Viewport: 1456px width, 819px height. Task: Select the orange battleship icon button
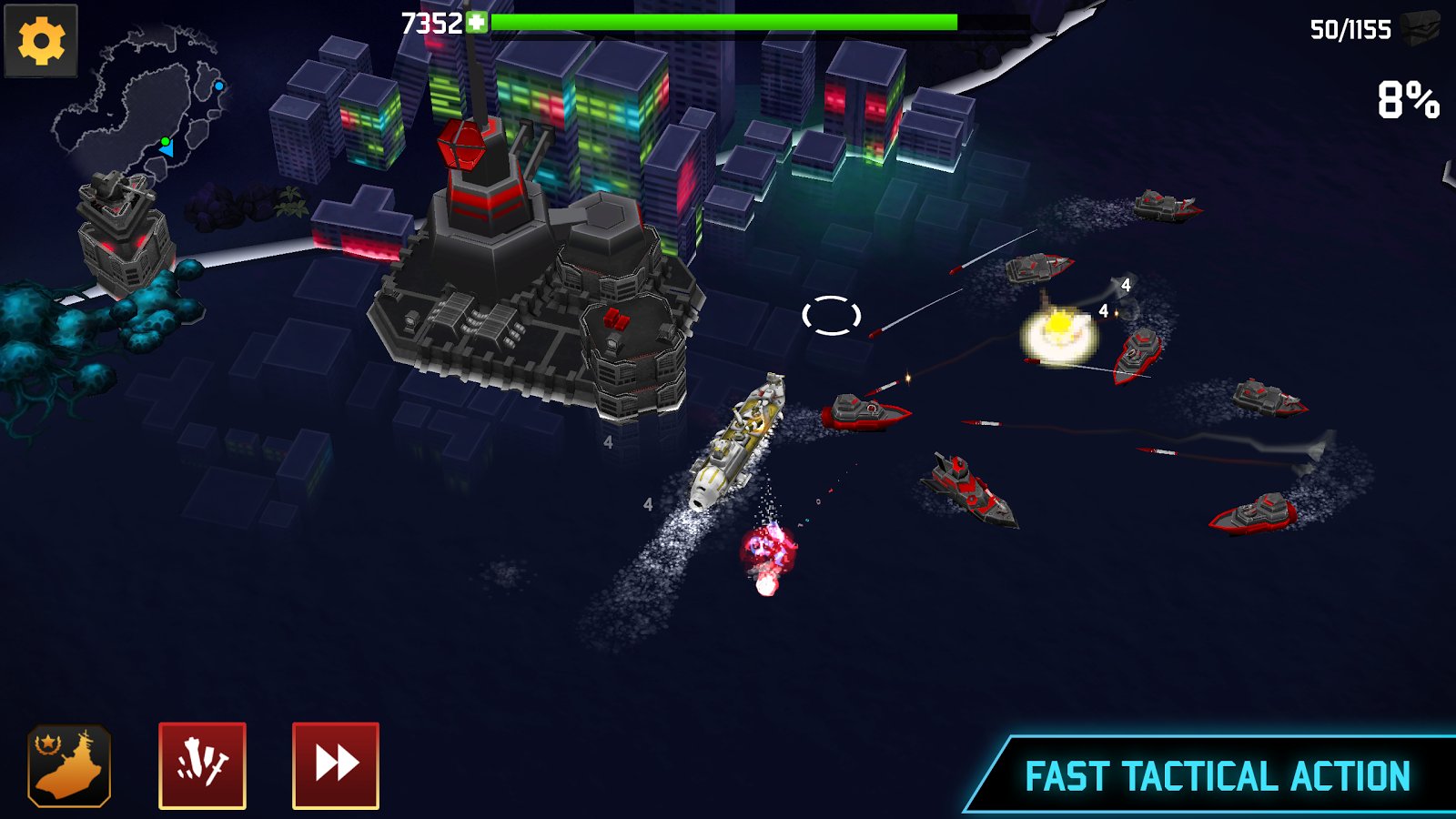point(69,765)
